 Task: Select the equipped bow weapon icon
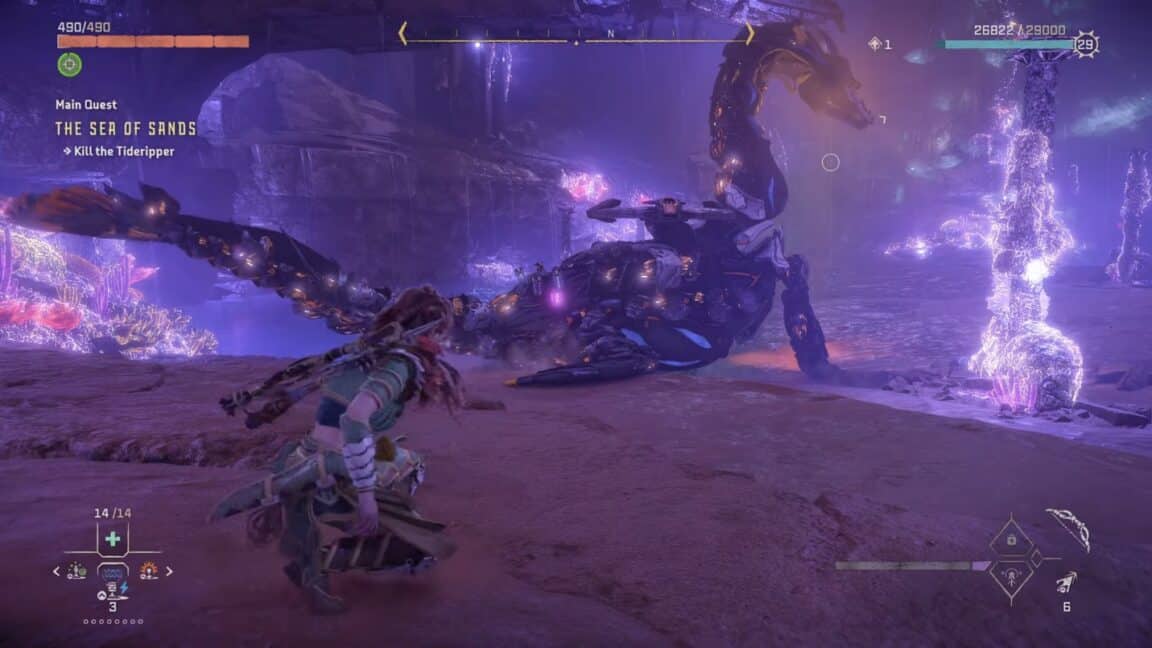click(x=1067, y=528)
